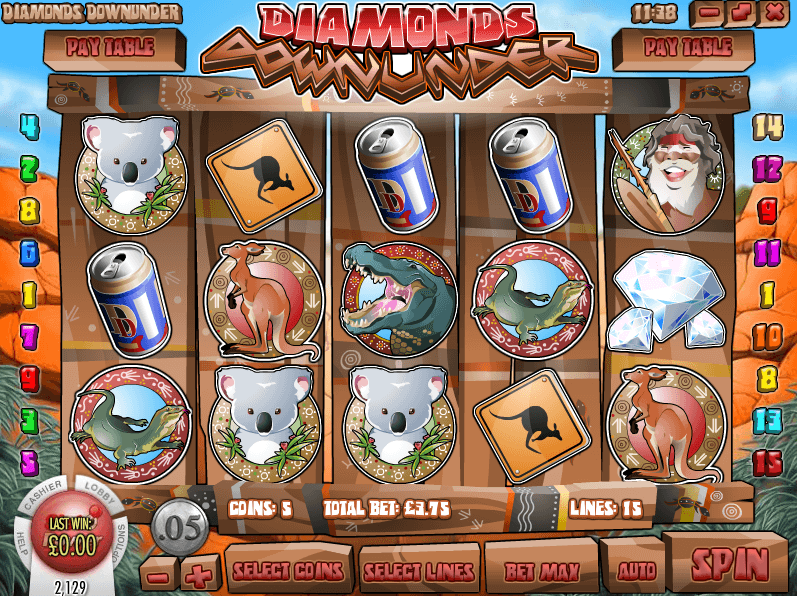
Task: Minimize the game window
Action: tap(709, 13)
